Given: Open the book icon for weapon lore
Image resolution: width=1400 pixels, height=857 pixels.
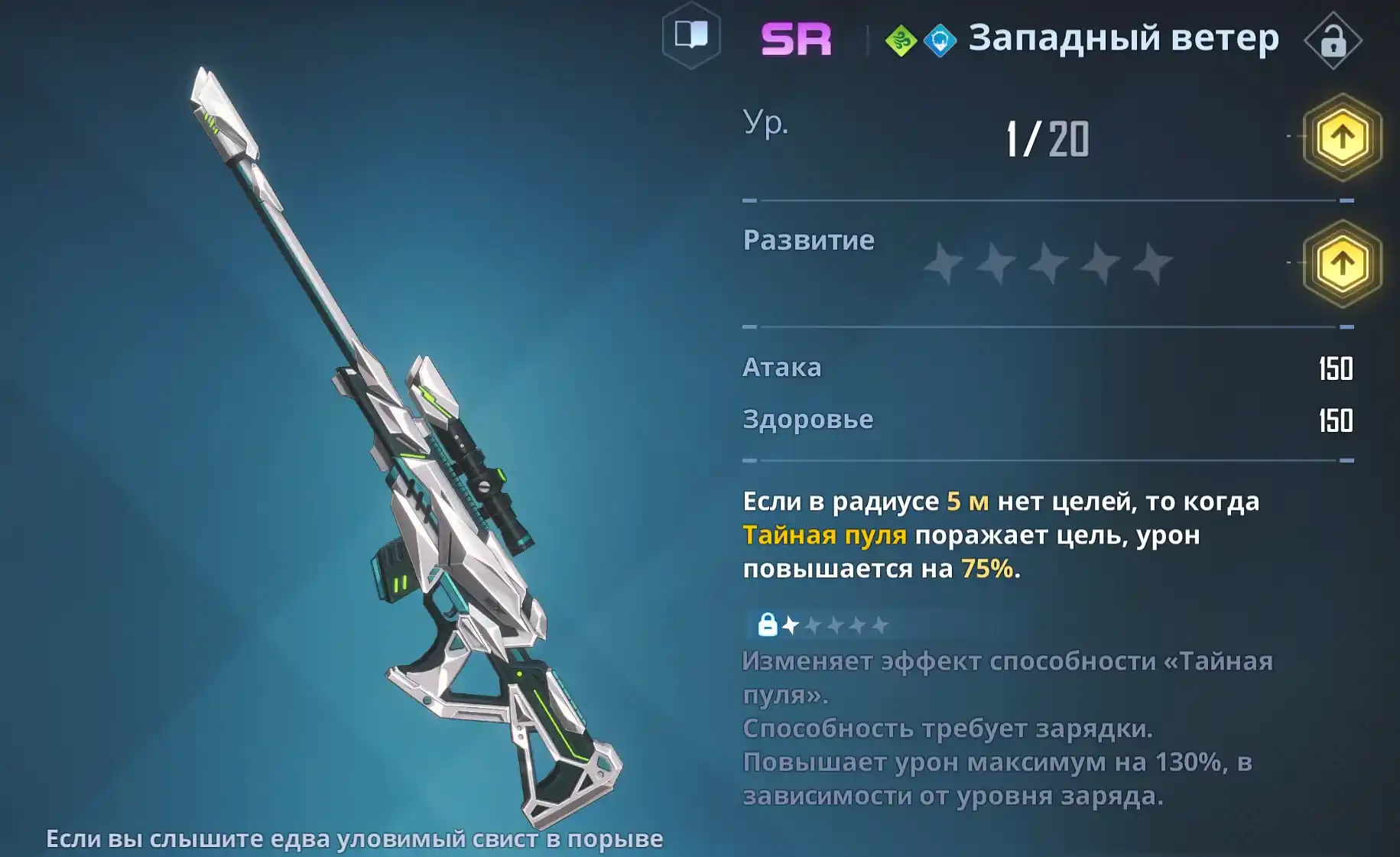Looking at the screenshot, I should pos(691,36).
